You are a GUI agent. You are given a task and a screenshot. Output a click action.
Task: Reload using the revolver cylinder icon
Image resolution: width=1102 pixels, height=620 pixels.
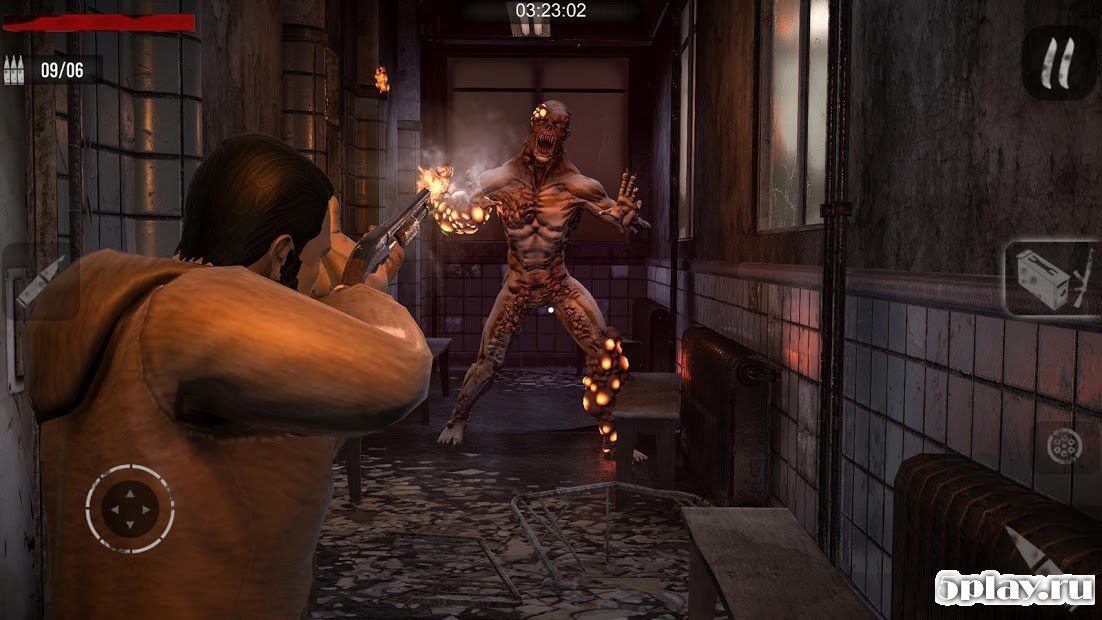point(1063,447)
